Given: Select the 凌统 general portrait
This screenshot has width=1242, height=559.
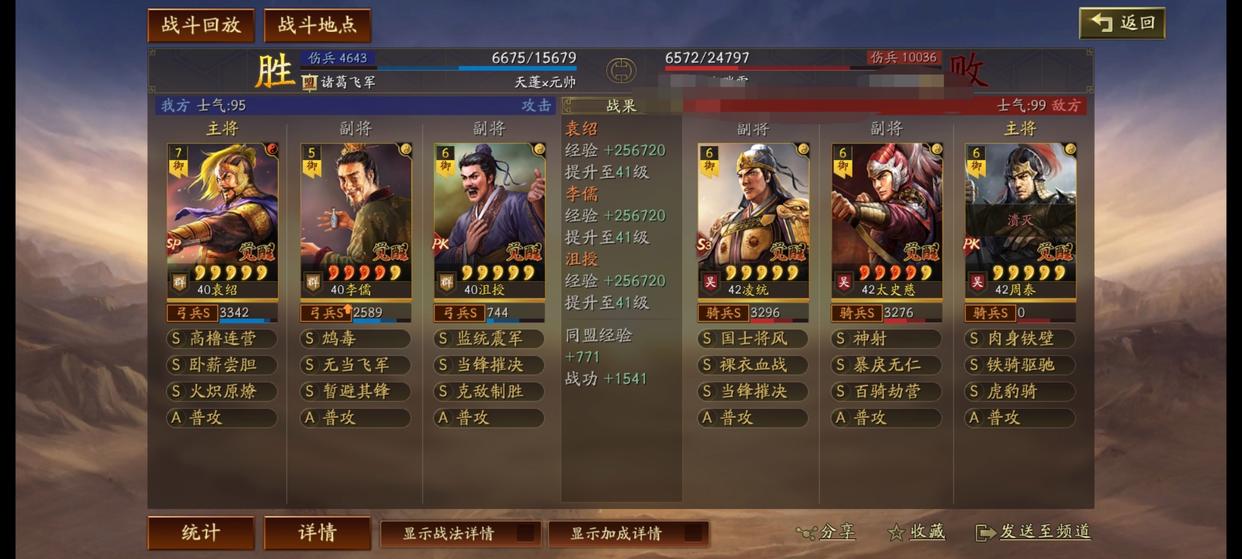Looking at the screenshot, I should click(752, 215).
